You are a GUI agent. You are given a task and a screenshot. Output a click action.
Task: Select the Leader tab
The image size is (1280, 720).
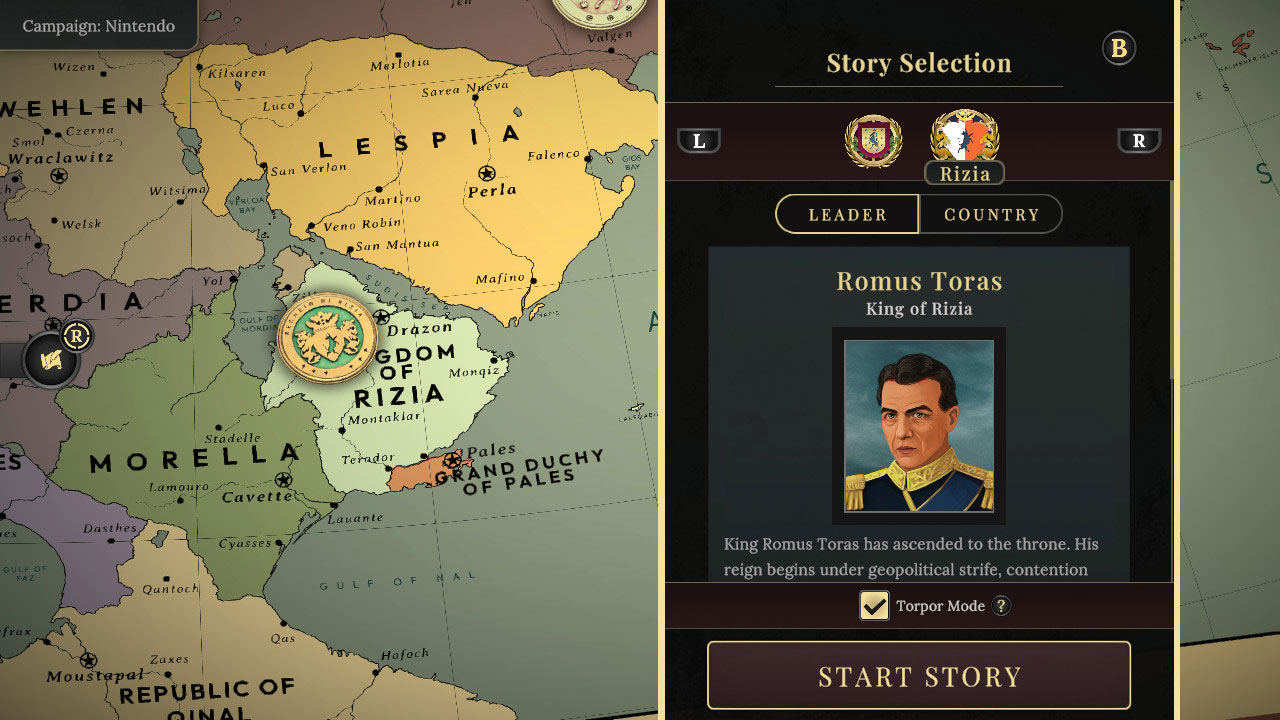(x=847, y=213)
